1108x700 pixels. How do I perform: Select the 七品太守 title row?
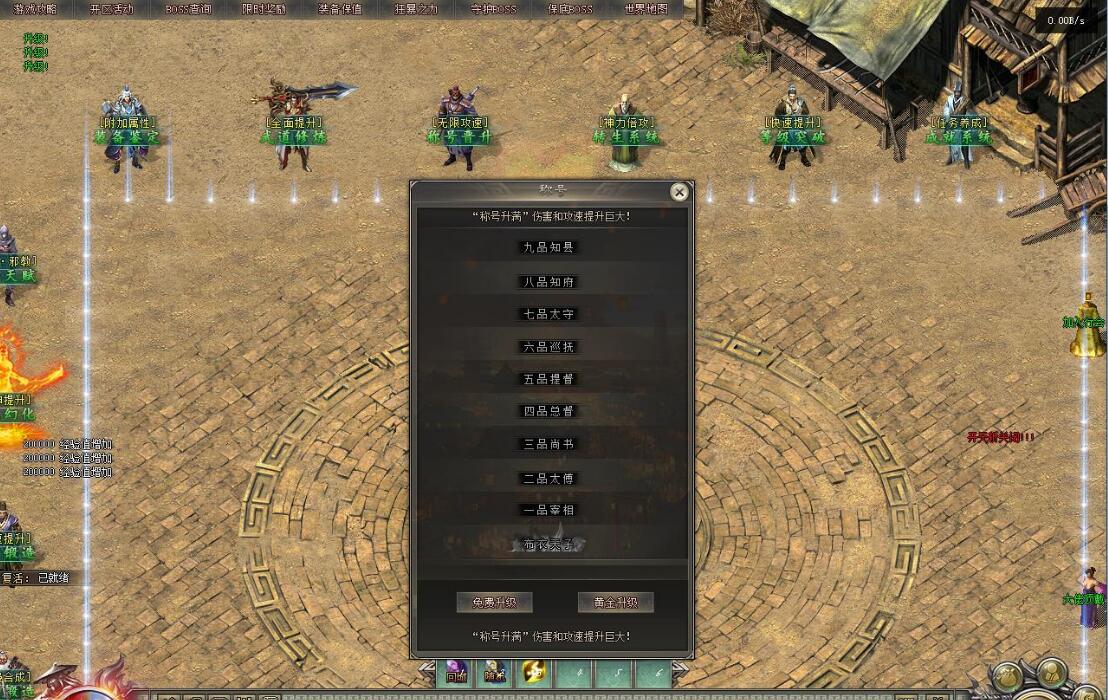pyautogui.click(x=550, y=314)
